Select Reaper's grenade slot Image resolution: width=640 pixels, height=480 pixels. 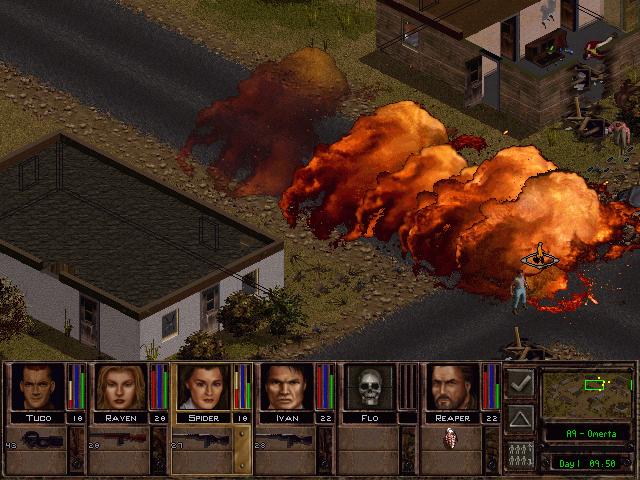click(449, 439)
